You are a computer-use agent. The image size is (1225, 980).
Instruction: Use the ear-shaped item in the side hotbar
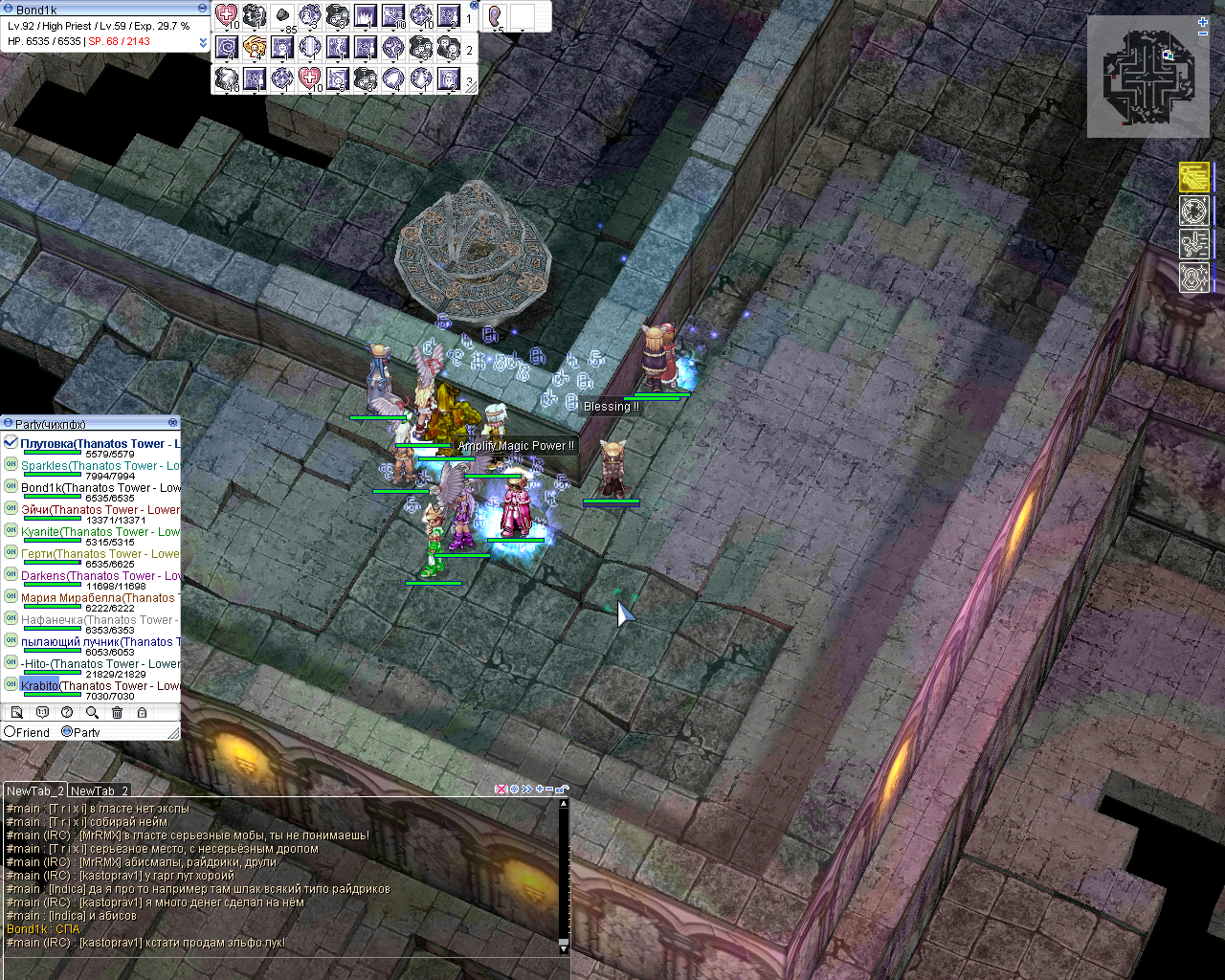pyautogui.click(x=496, y=16)
